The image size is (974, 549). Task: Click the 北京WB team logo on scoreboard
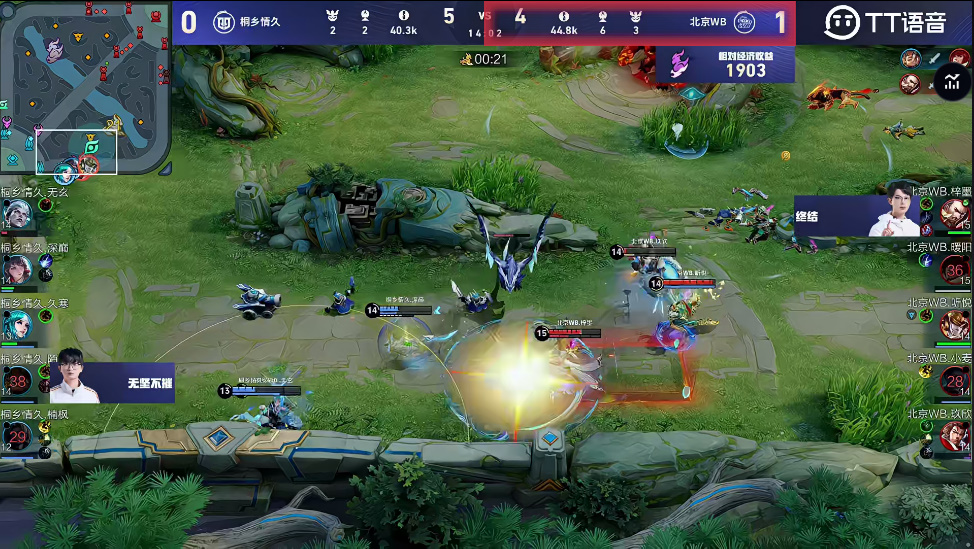point(745,22)
